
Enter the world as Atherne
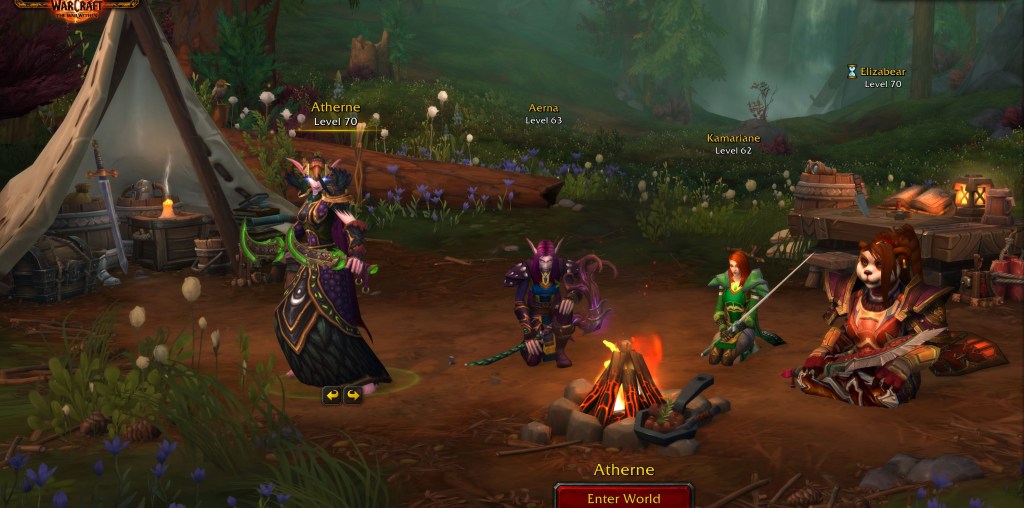[624, 497]
